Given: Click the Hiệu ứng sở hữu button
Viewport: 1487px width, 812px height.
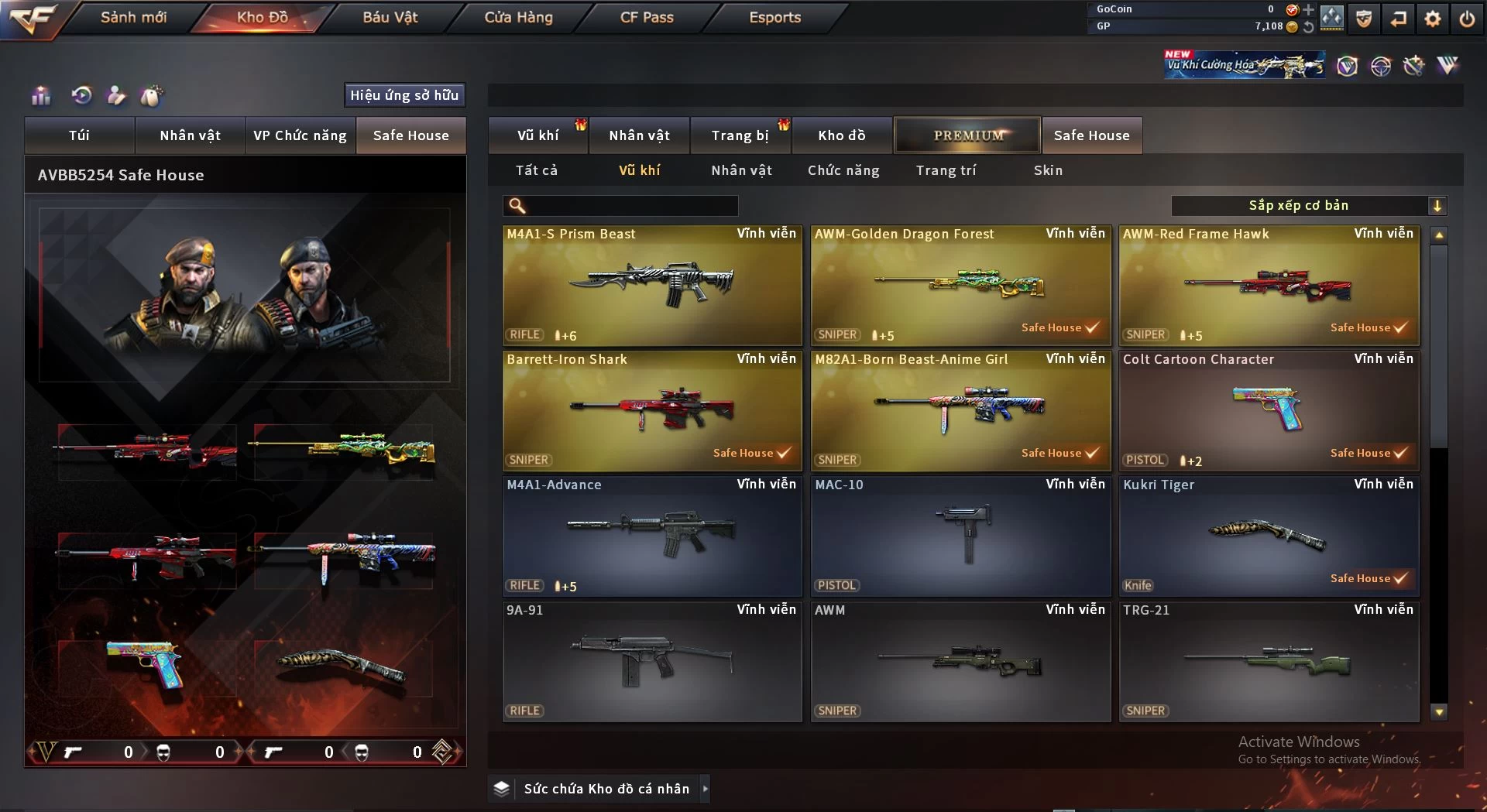Looking at the screenshot, I should pyautogui.click(x=404, y=95).
